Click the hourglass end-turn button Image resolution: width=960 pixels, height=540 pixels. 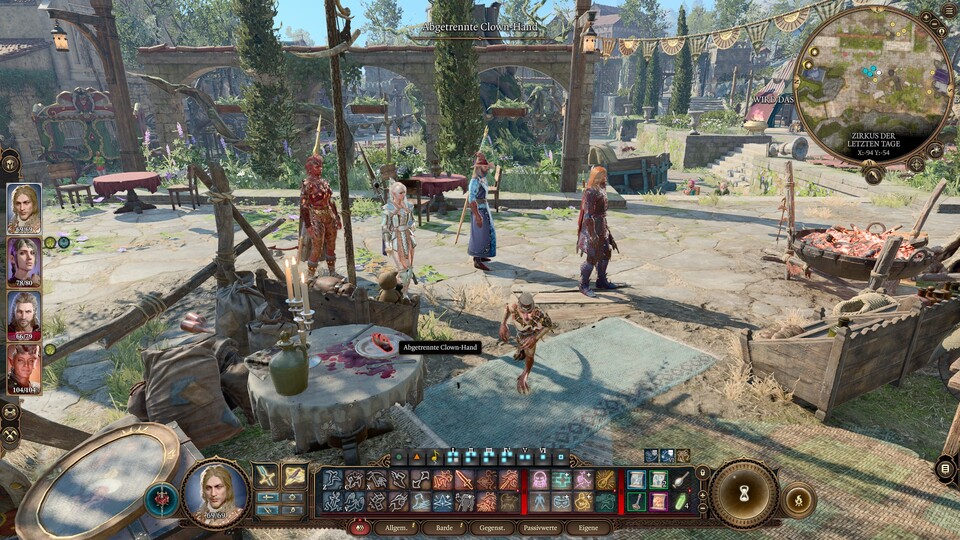[745, 493]
